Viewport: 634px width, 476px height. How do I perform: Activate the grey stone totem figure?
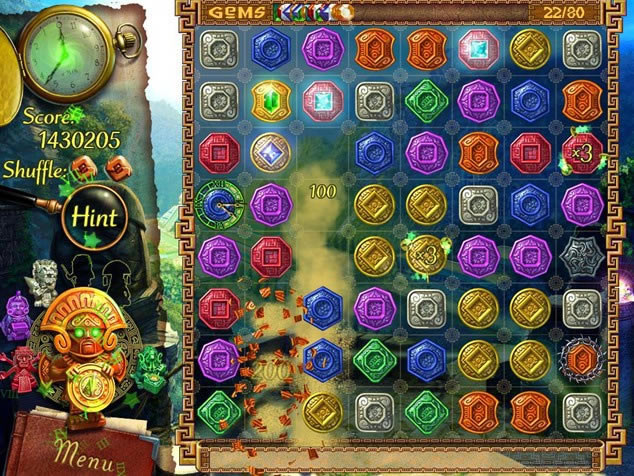click(46, 280)
